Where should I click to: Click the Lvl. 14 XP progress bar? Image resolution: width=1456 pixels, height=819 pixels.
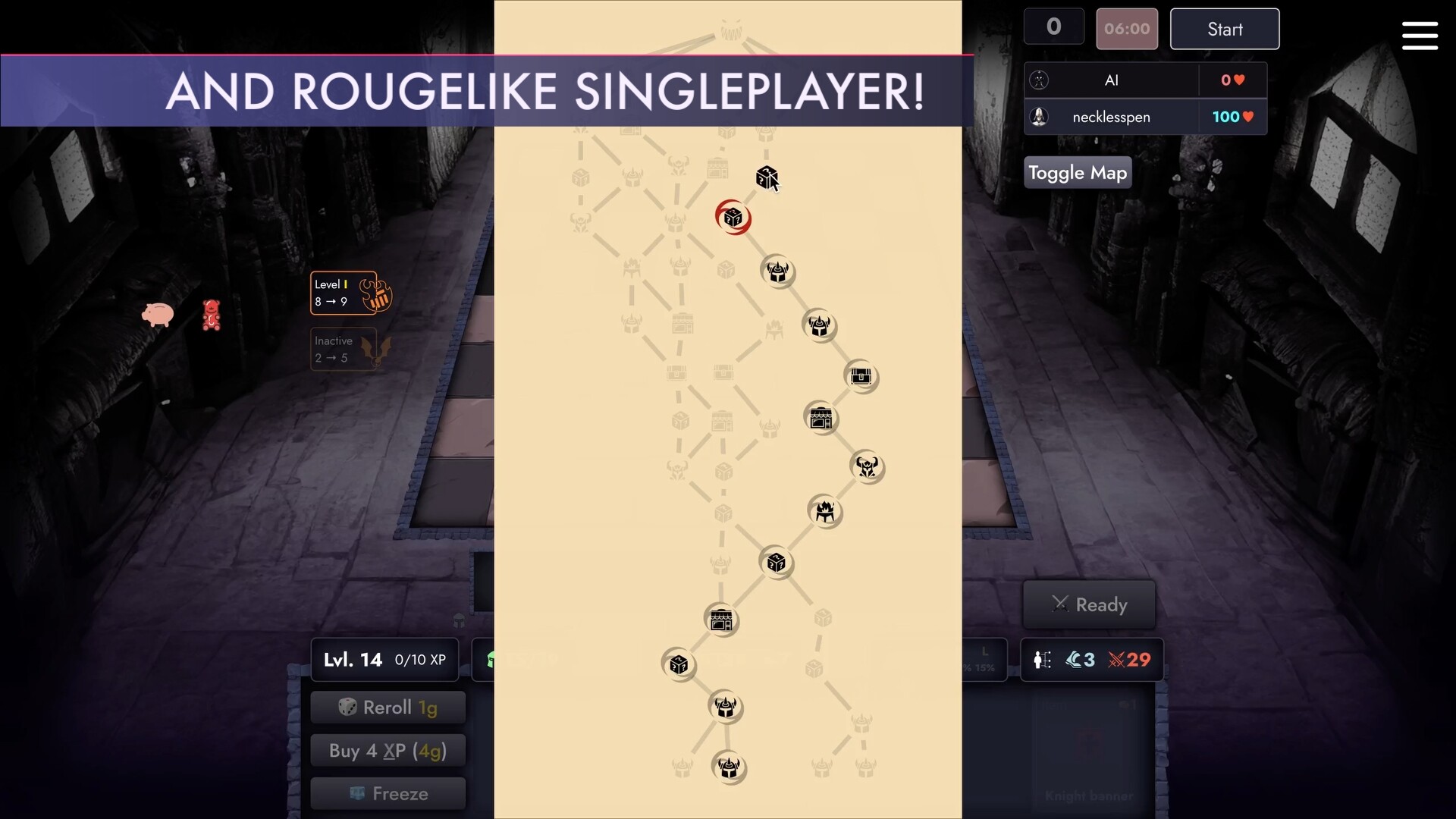pyautogui.click(x=384, y=659)
